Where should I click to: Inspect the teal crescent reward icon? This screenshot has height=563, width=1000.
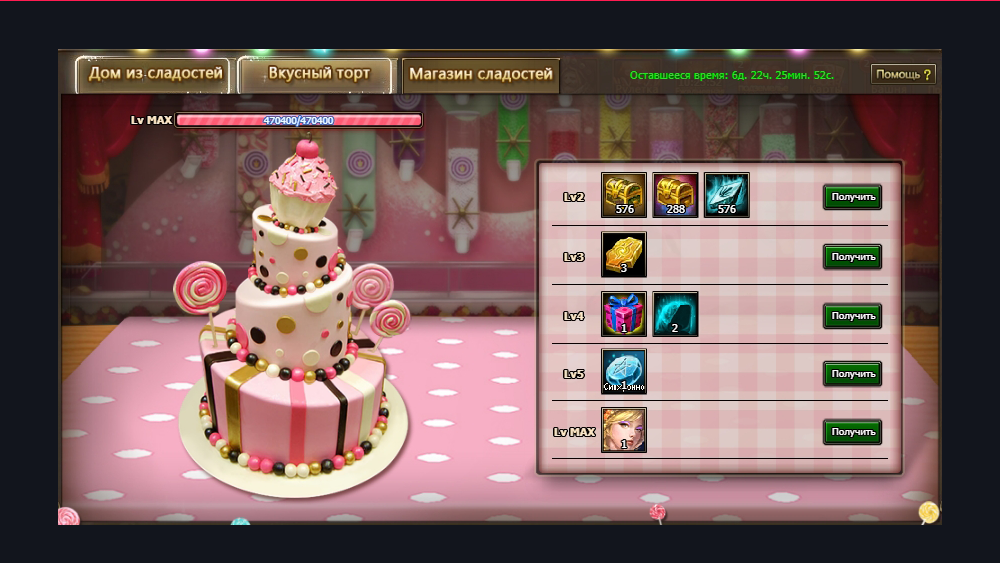coord(675,313)
